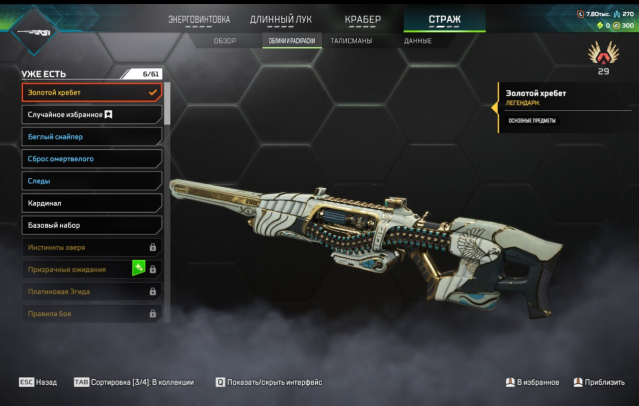Preview the locked Инстинкты зверя skin
The image size is (639, 406).
(91, 247)
